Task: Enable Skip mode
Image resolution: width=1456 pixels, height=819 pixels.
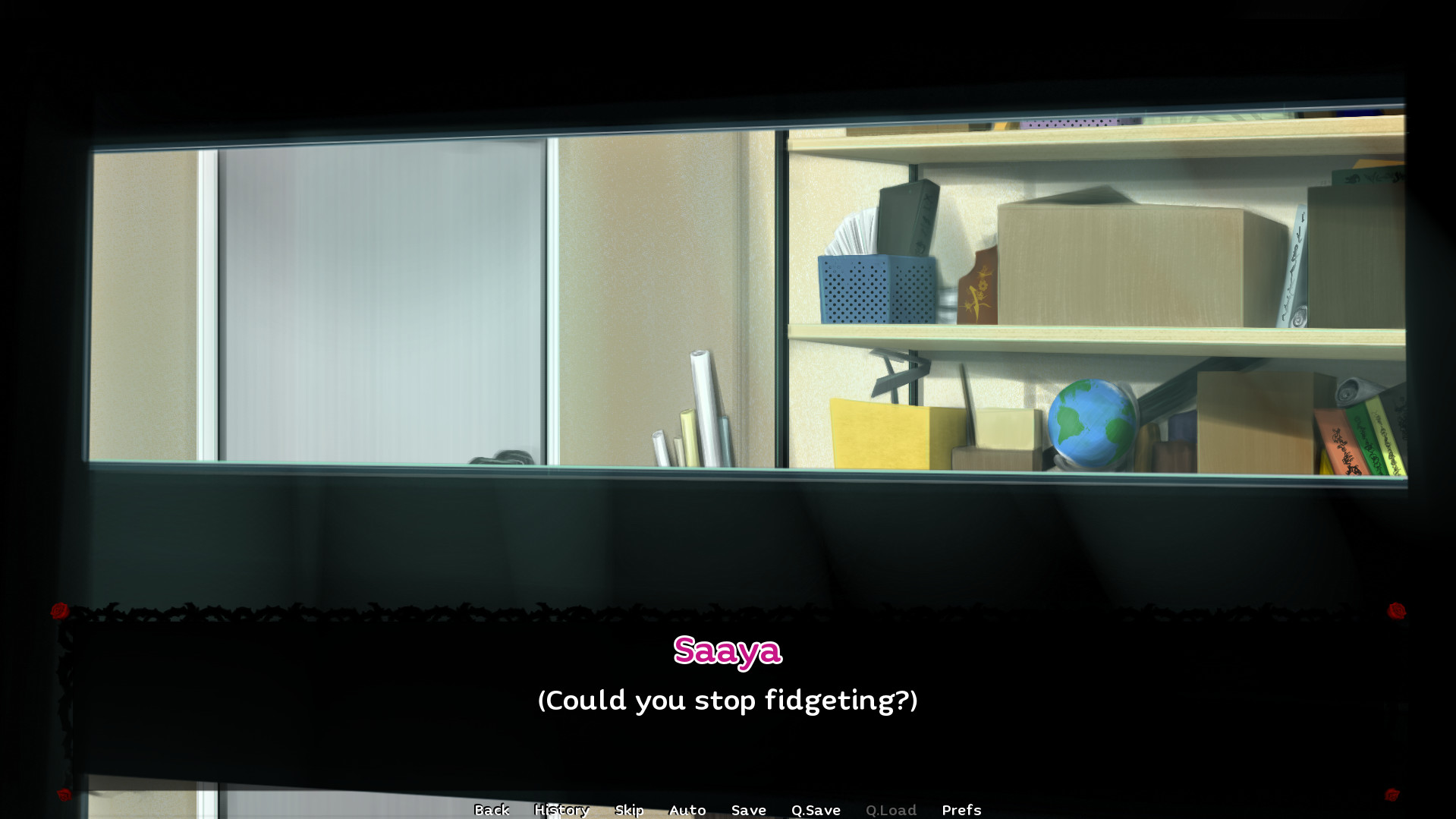Action: point(629,810)
